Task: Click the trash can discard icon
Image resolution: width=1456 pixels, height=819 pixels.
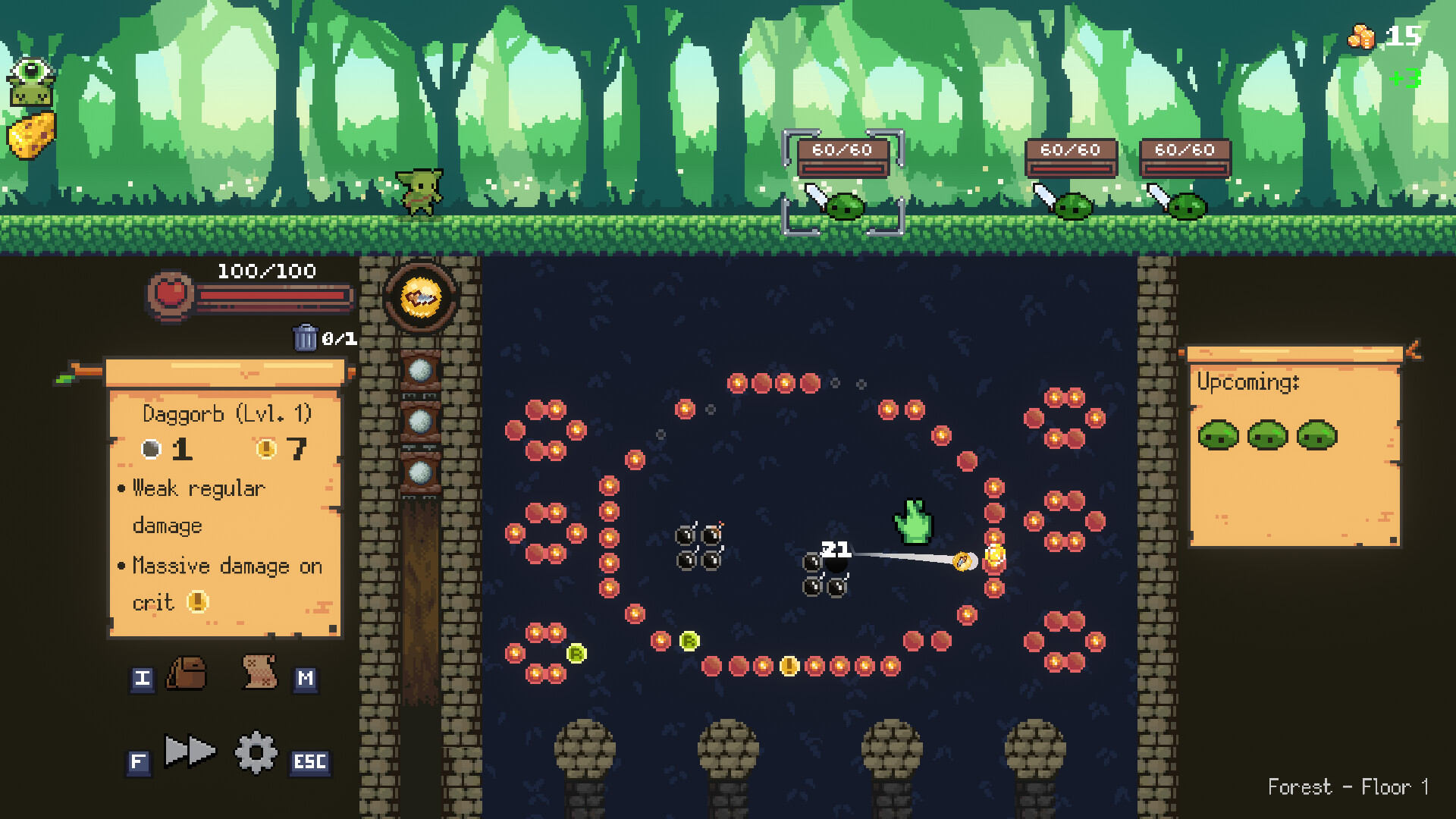Action: pyautogui.click(x=305, y=337)
